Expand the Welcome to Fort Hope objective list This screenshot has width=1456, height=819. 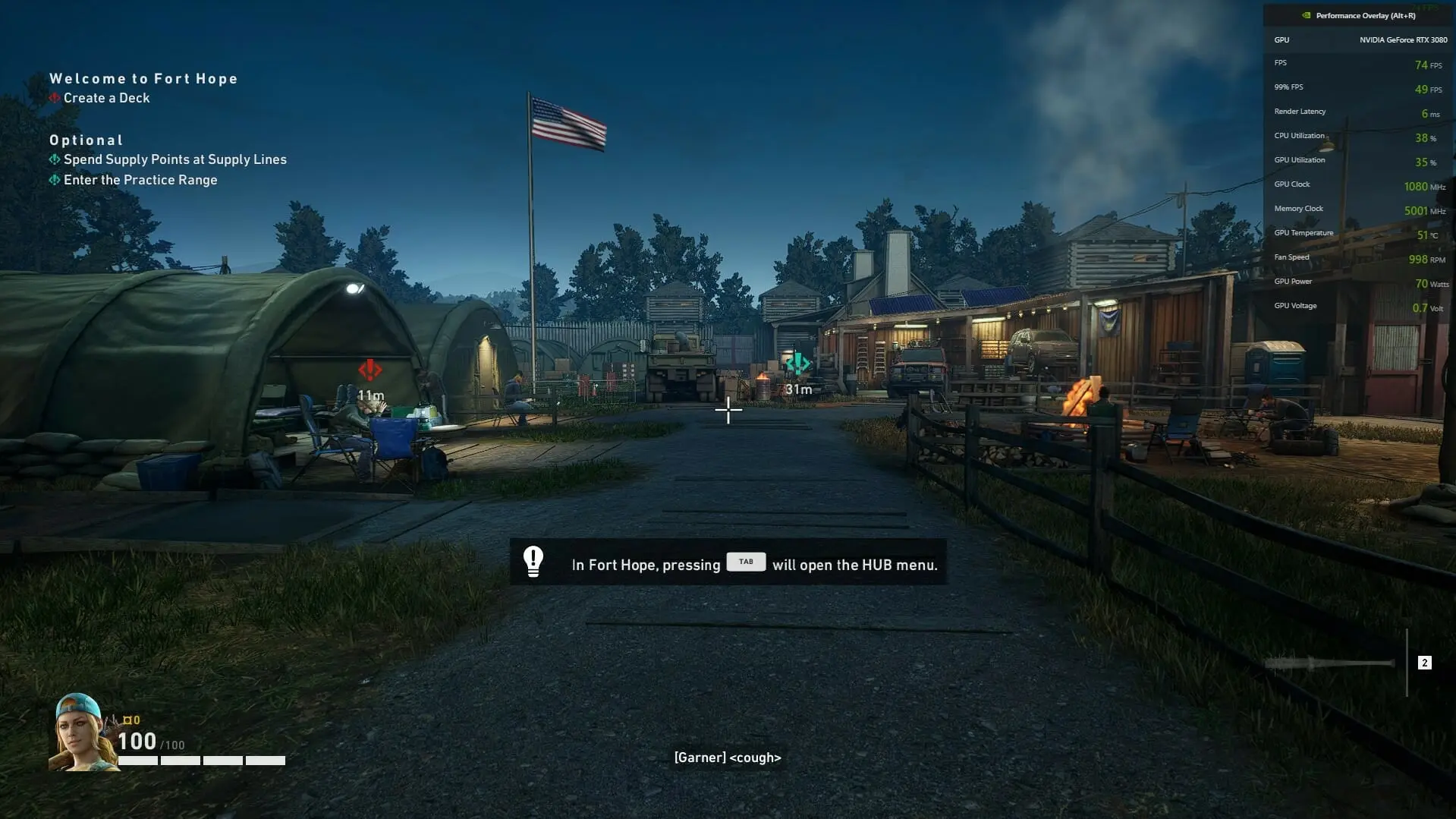coord(143,79)
